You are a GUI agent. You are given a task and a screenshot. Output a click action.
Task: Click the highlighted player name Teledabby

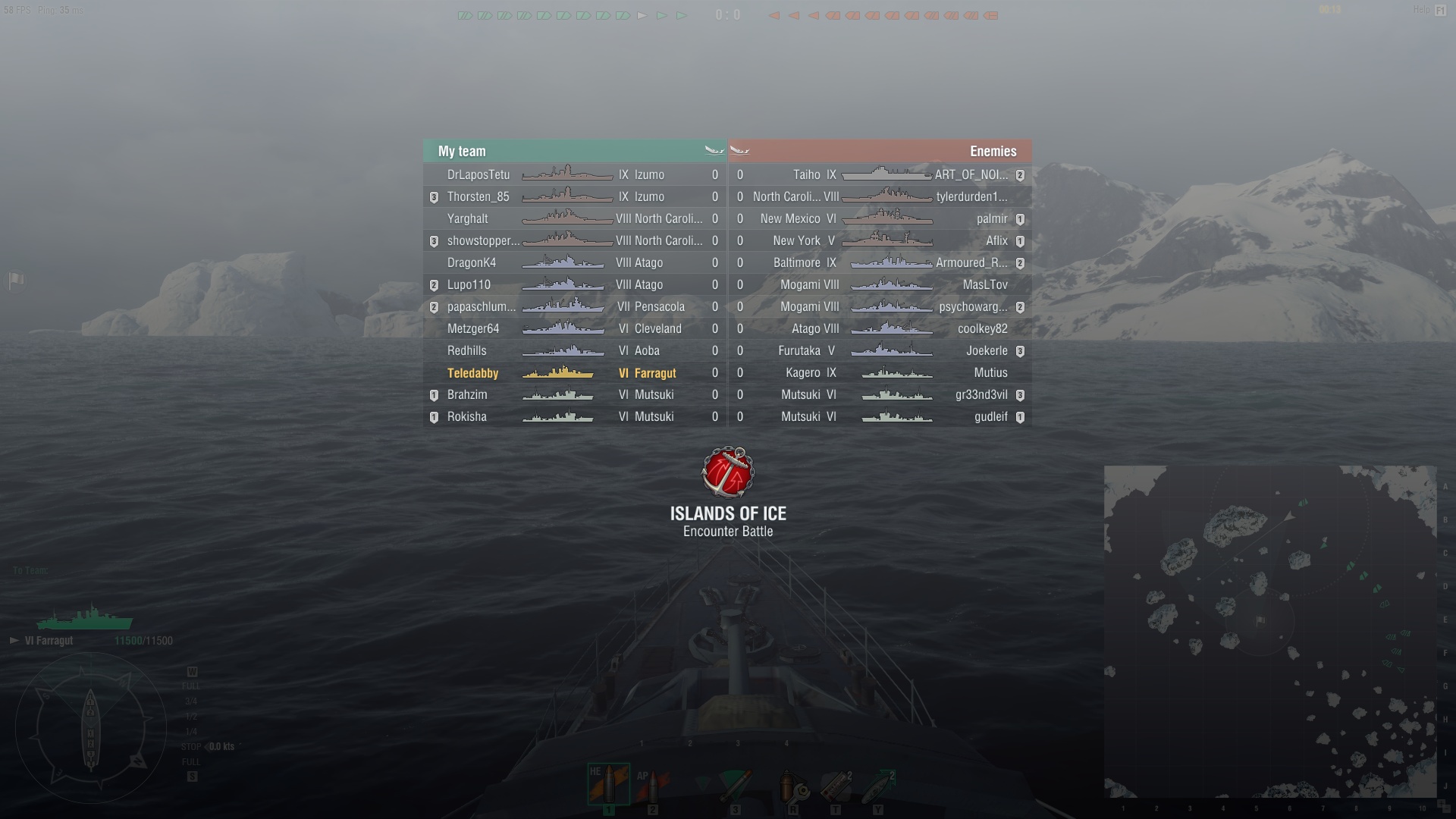(473, 373)
